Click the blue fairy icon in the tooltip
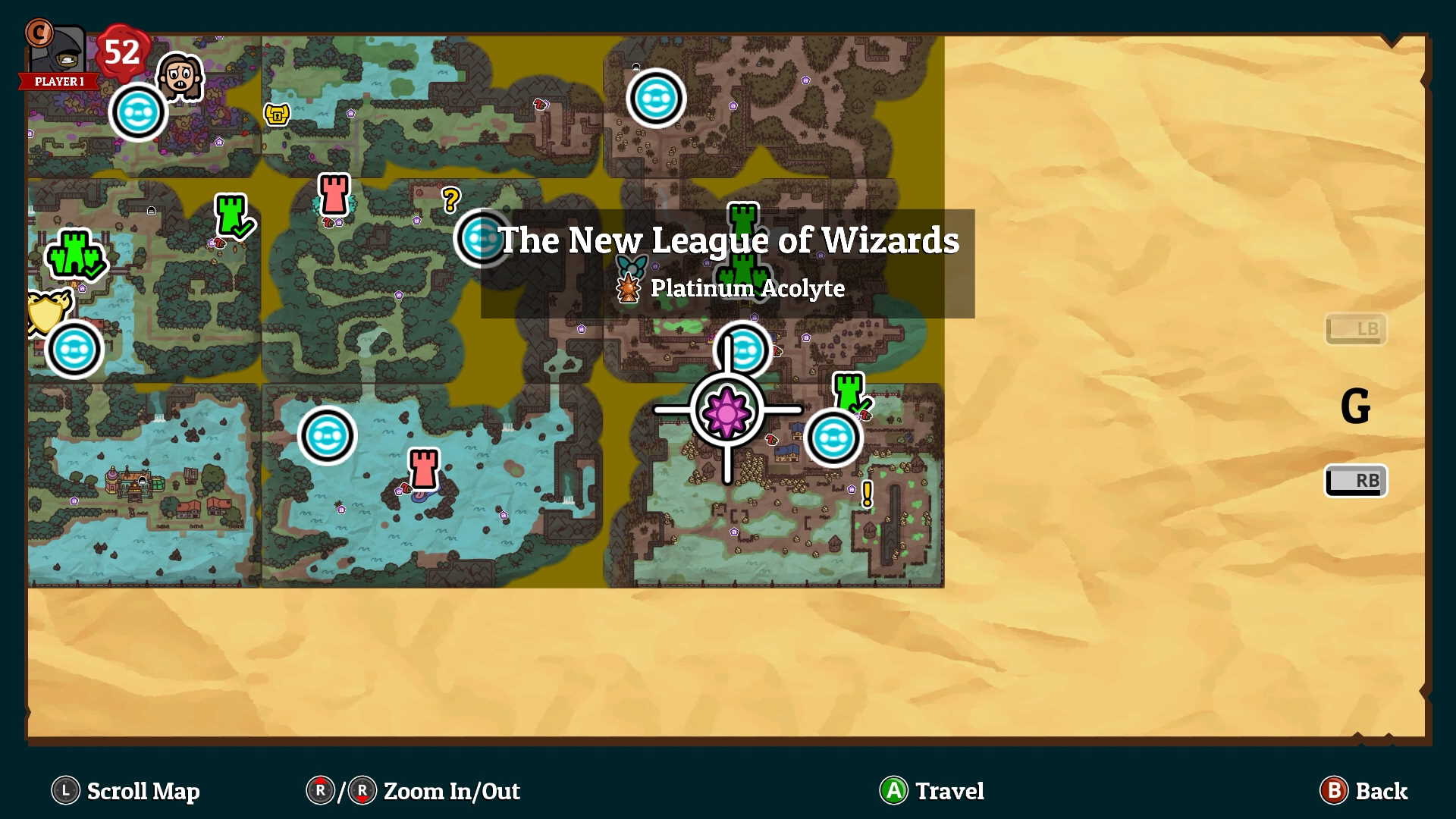1456x819 pixels. 632,267
